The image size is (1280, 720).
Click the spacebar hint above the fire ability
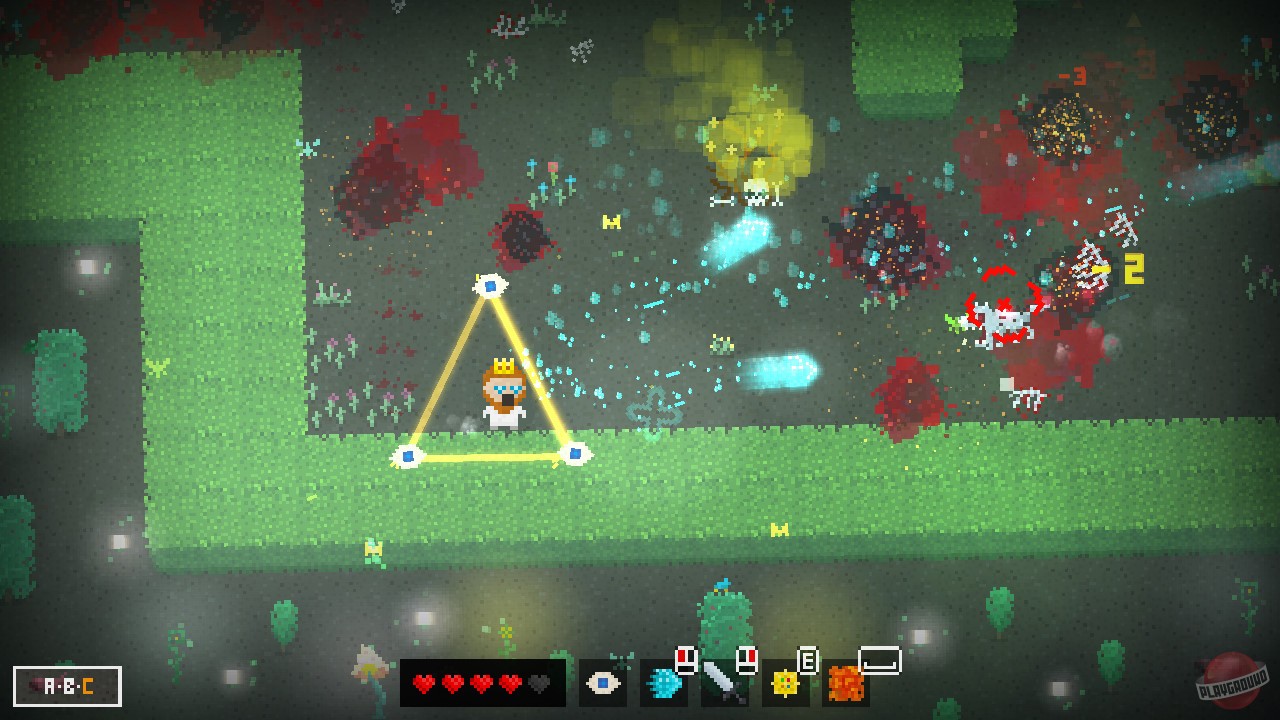click(x=878, y=662)
